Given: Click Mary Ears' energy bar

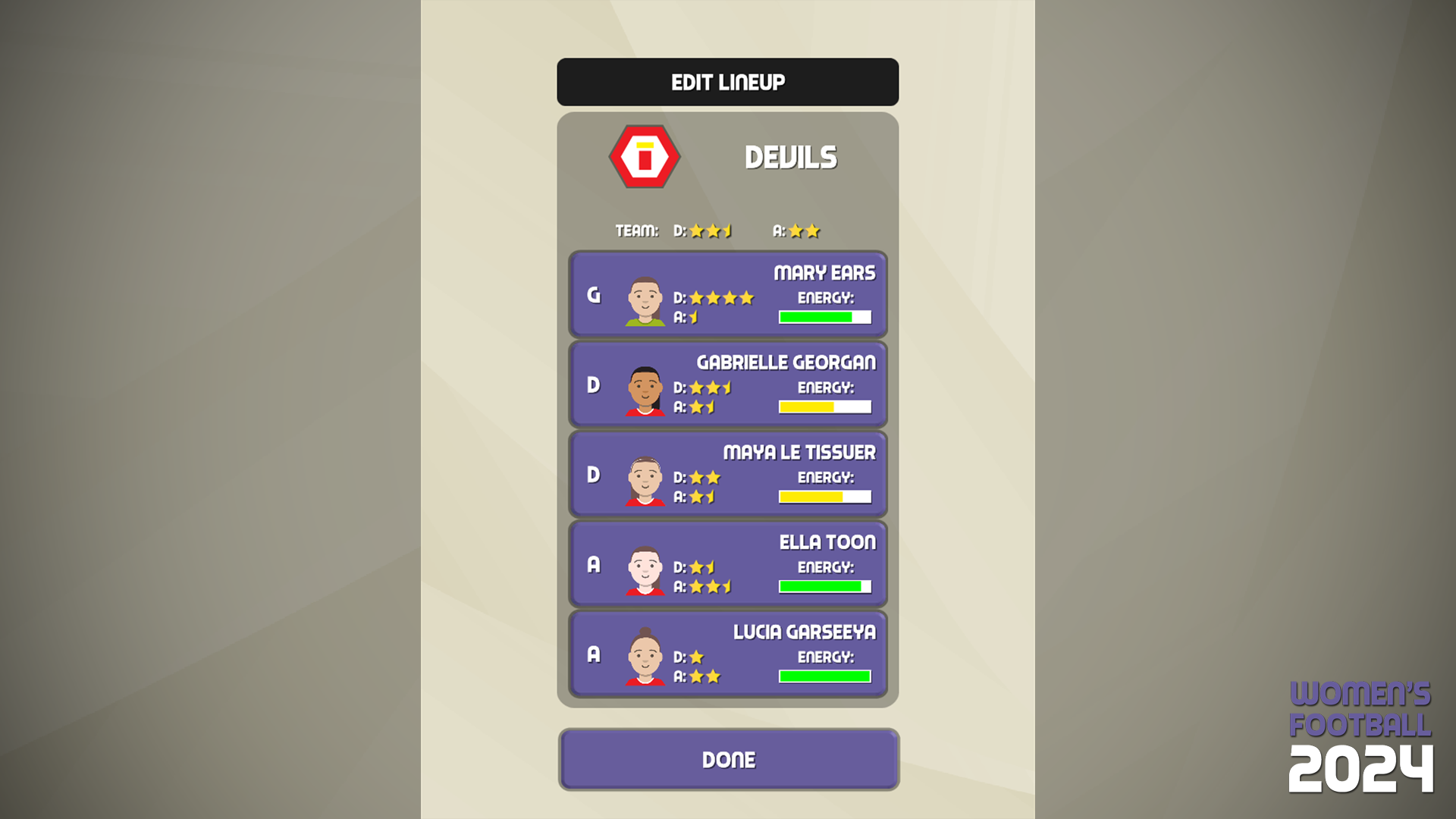Looking at the screenshot, I should [824, 318].
